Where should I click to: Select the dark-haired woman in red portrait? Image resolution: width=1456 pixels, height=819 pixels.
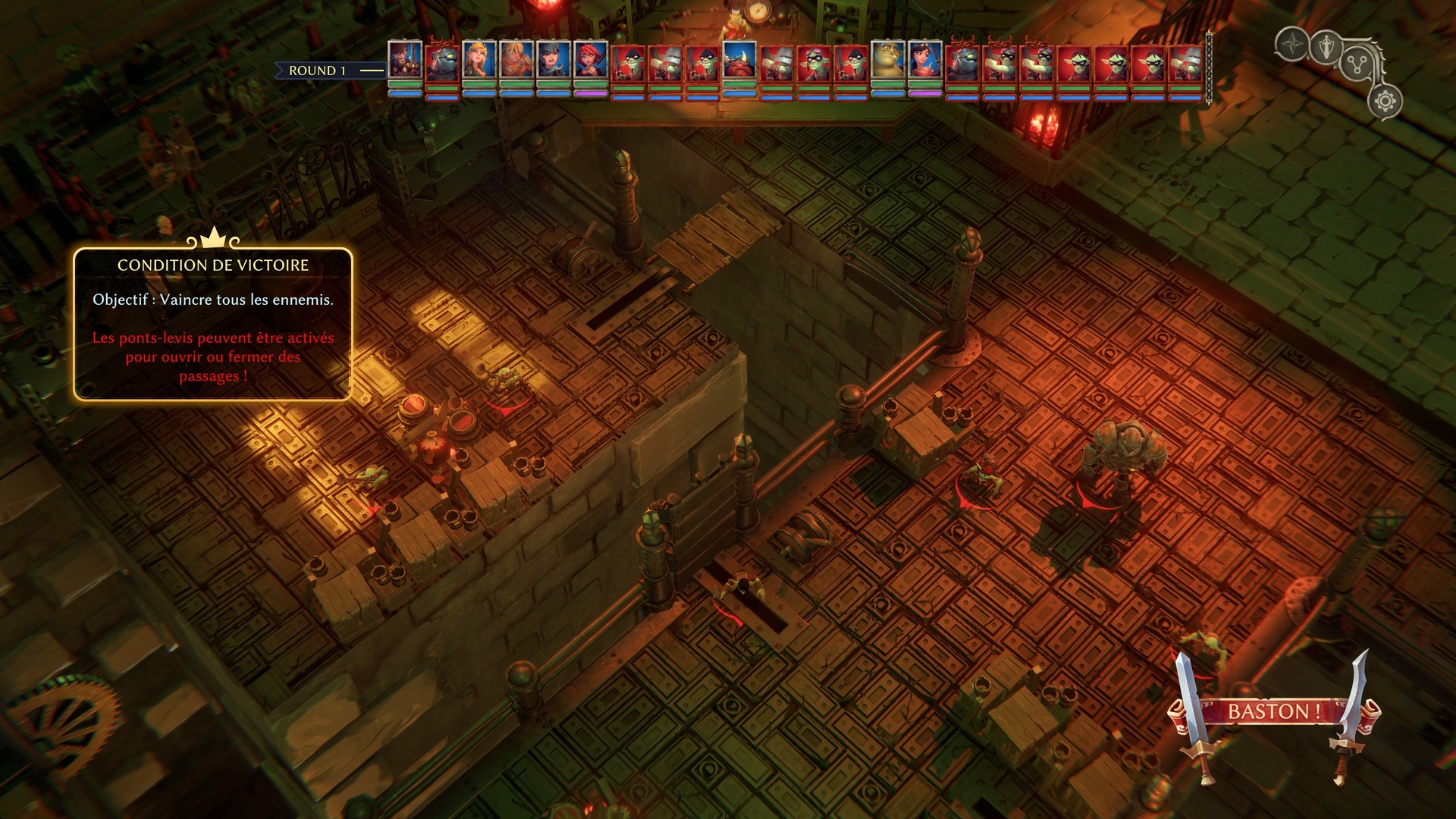(925, 60)
